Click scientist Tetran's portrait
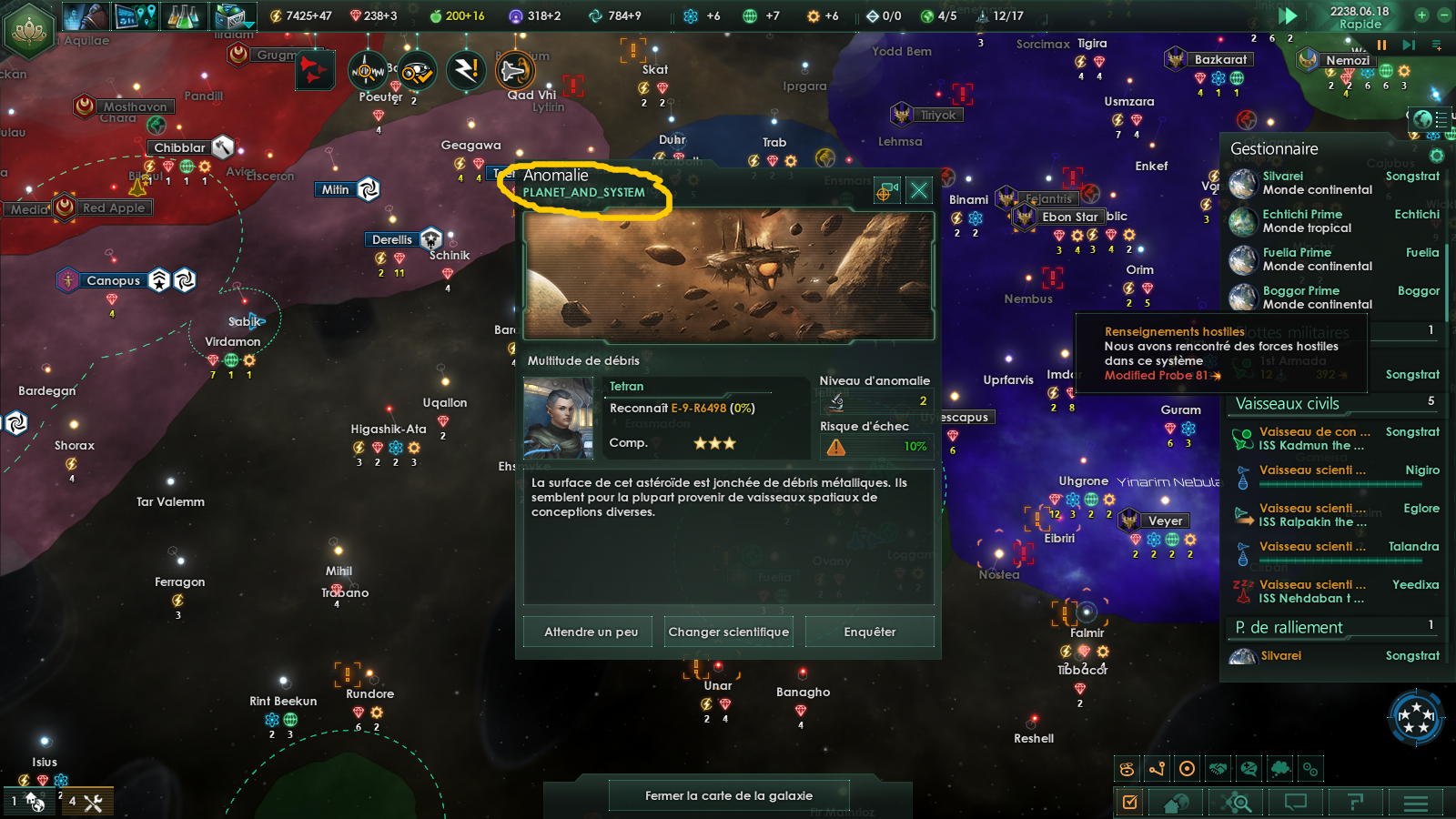The height and width of the screenshot is (819, 1456). 560,417
